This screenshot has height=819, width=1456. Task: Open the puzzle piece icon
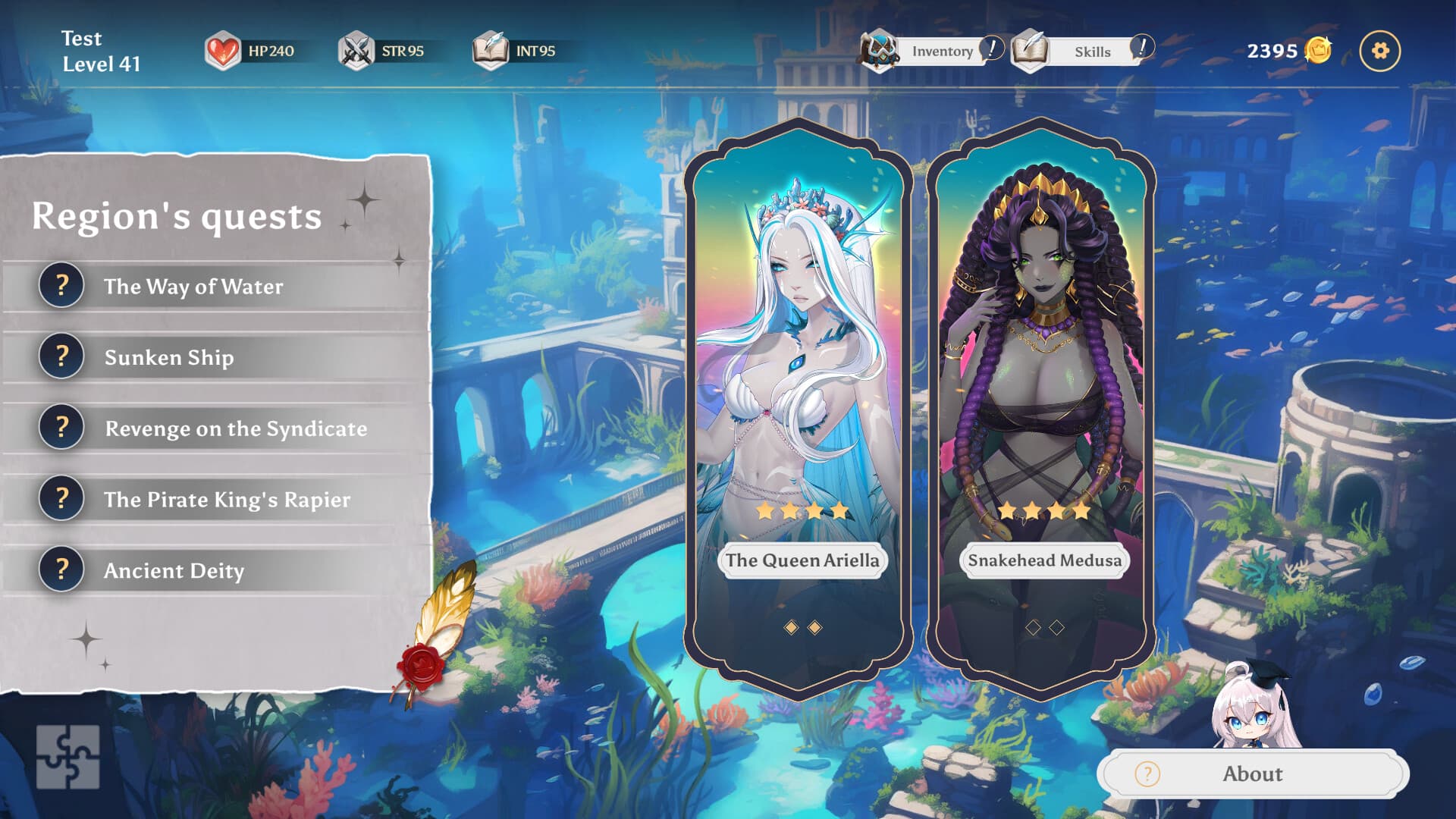(x=67, y=756)
